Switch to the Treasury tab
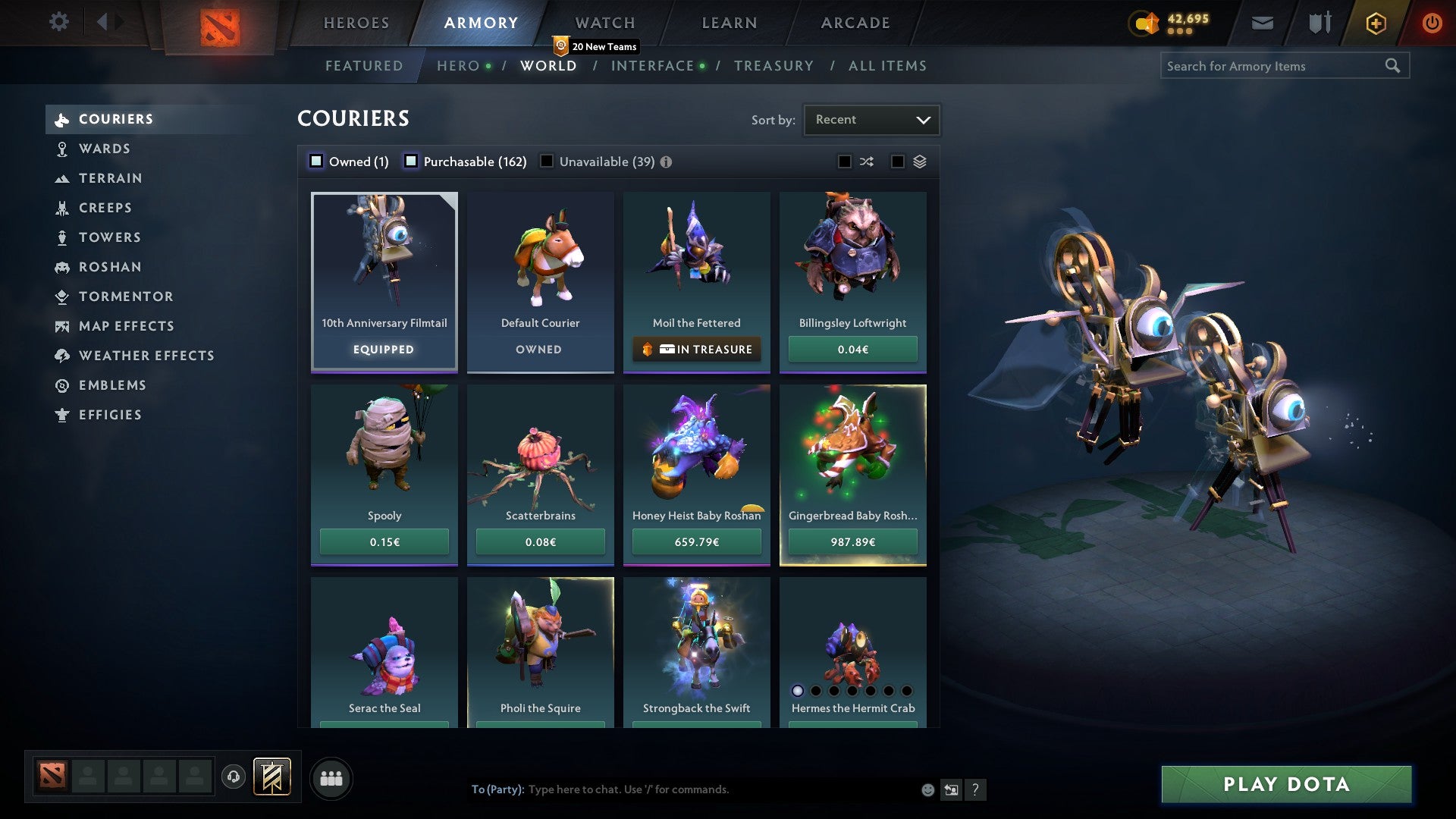Viewport: 1456px width, 819px height. click(773, 66)
